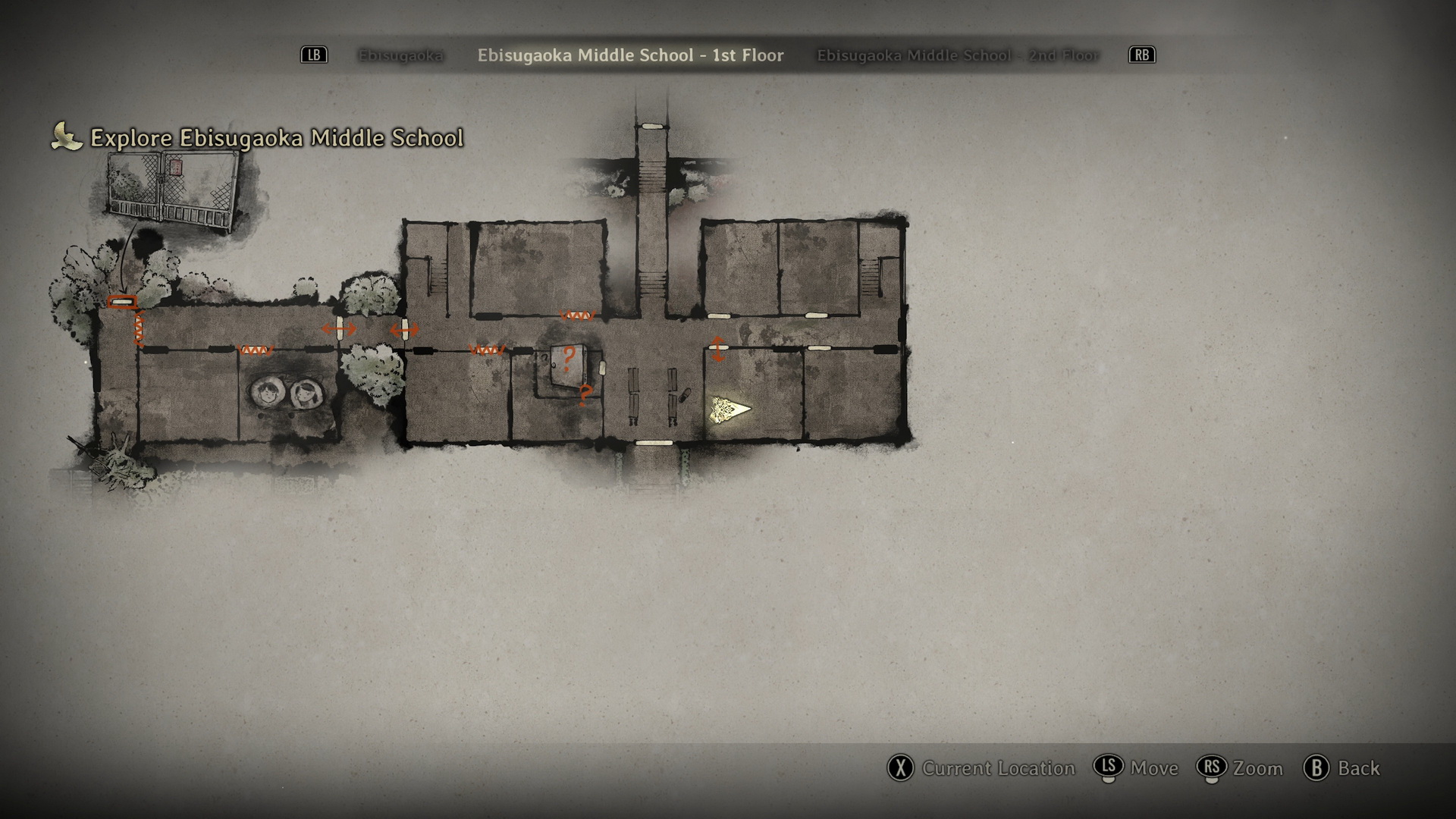Screen dimensions: 1456x819
Task: Select Ebisugaoka Middle School 1st Floor tab
Action: [630, 55]
